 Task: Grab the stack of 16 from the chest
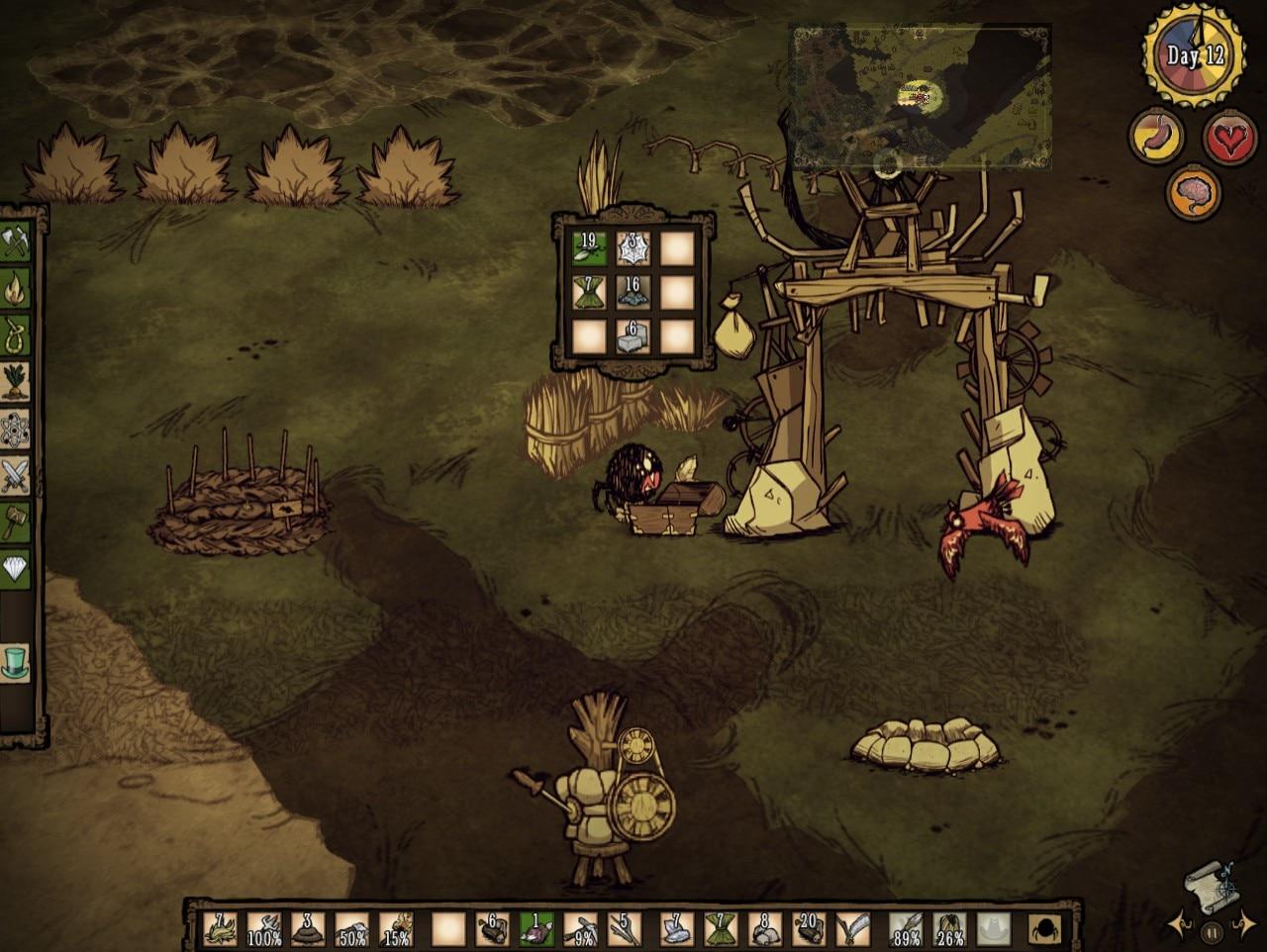click(x=633, y=292)
